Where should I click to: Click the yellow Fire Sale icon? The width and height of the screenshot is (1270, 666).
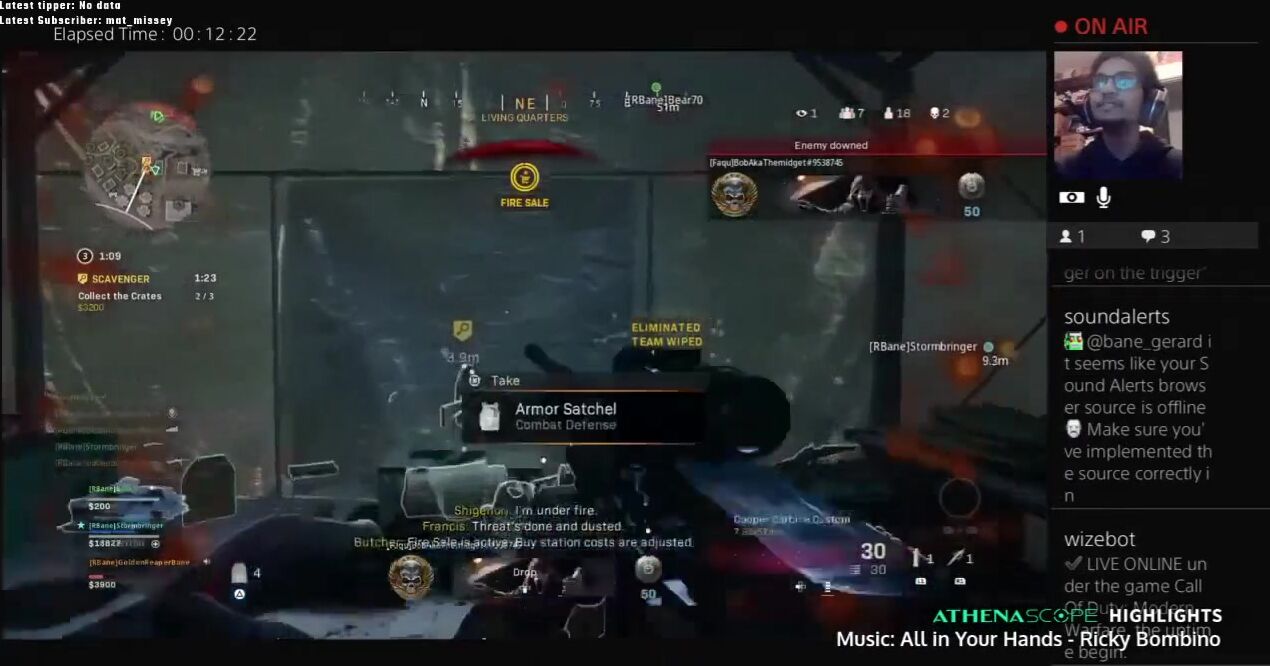(524, 178)
